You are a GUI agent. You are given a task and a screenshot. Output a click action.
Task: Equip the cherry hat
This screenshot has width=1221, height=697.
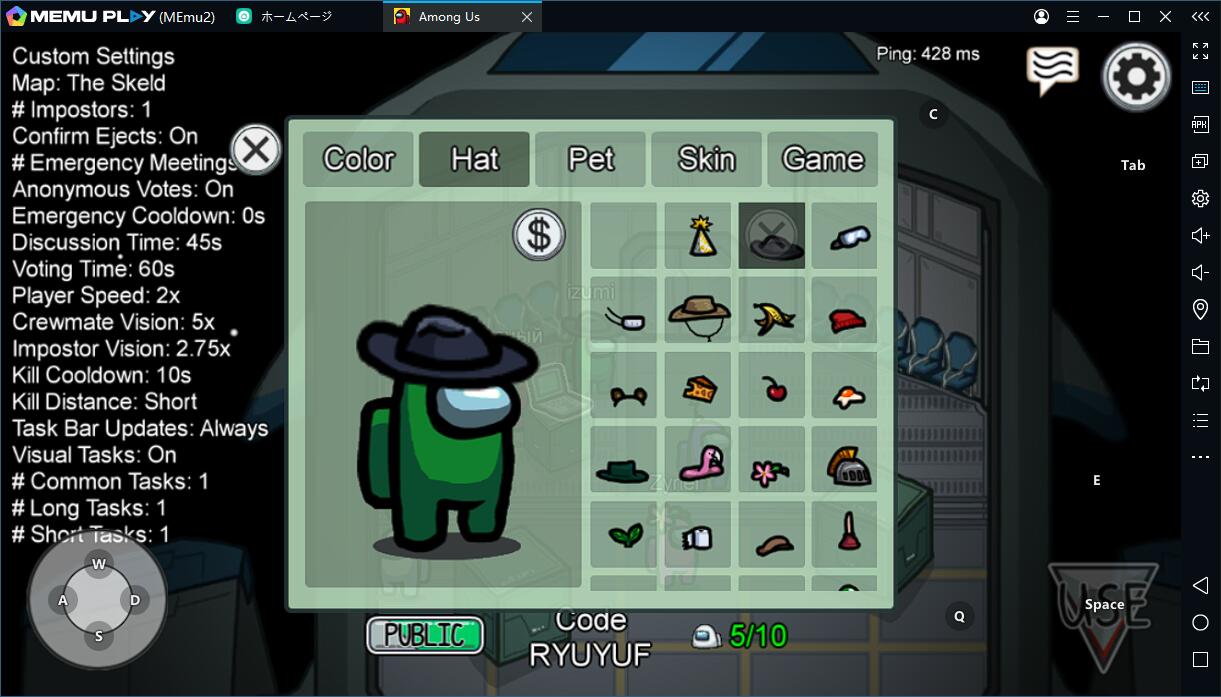point(772,389)
